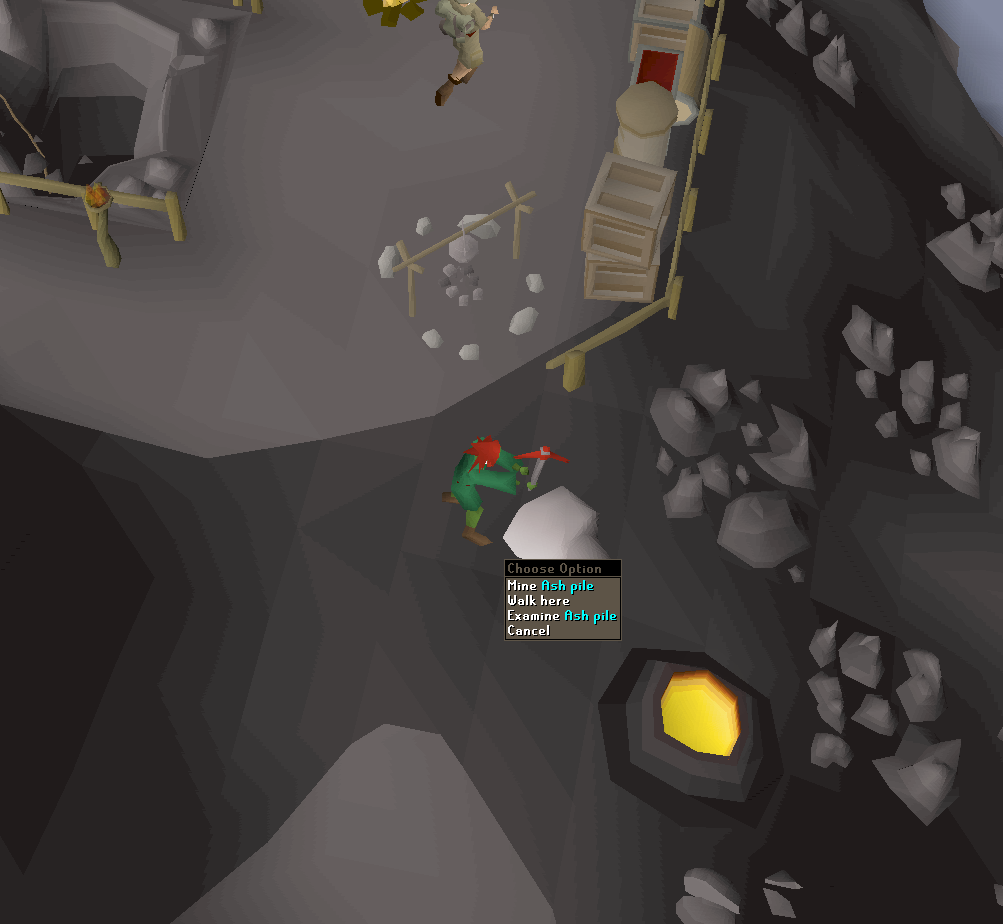Pick the Examine Ash pile option
This screenshot has width=1003, height=924.
(561, 616)
